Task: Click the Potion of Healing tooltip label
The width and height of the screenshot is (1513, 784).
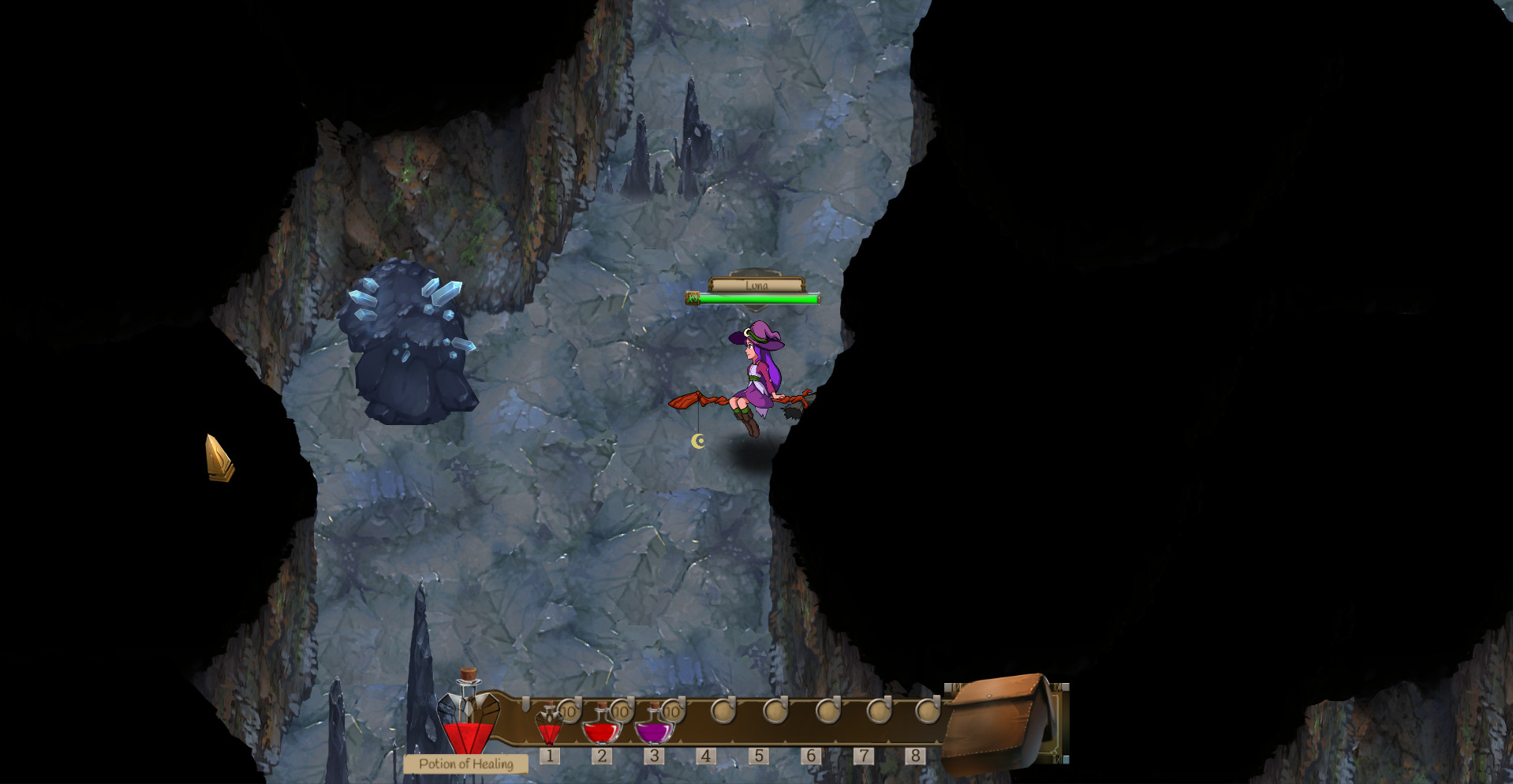Action: coord(465,762)
